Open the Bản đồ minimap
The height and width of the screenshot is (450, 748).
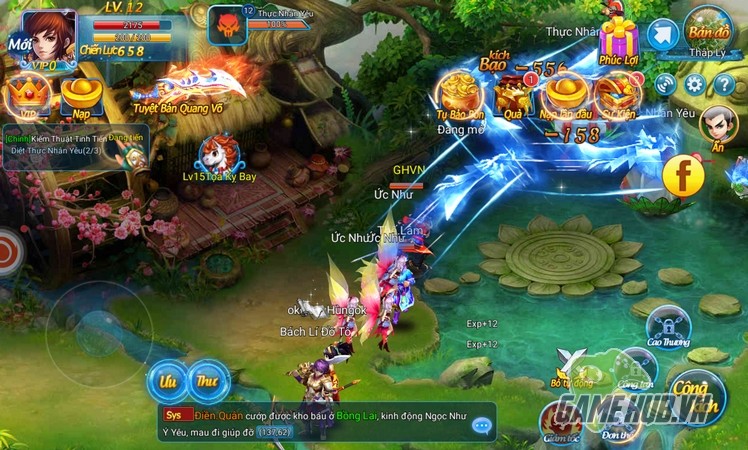click(x=707, y=31)
